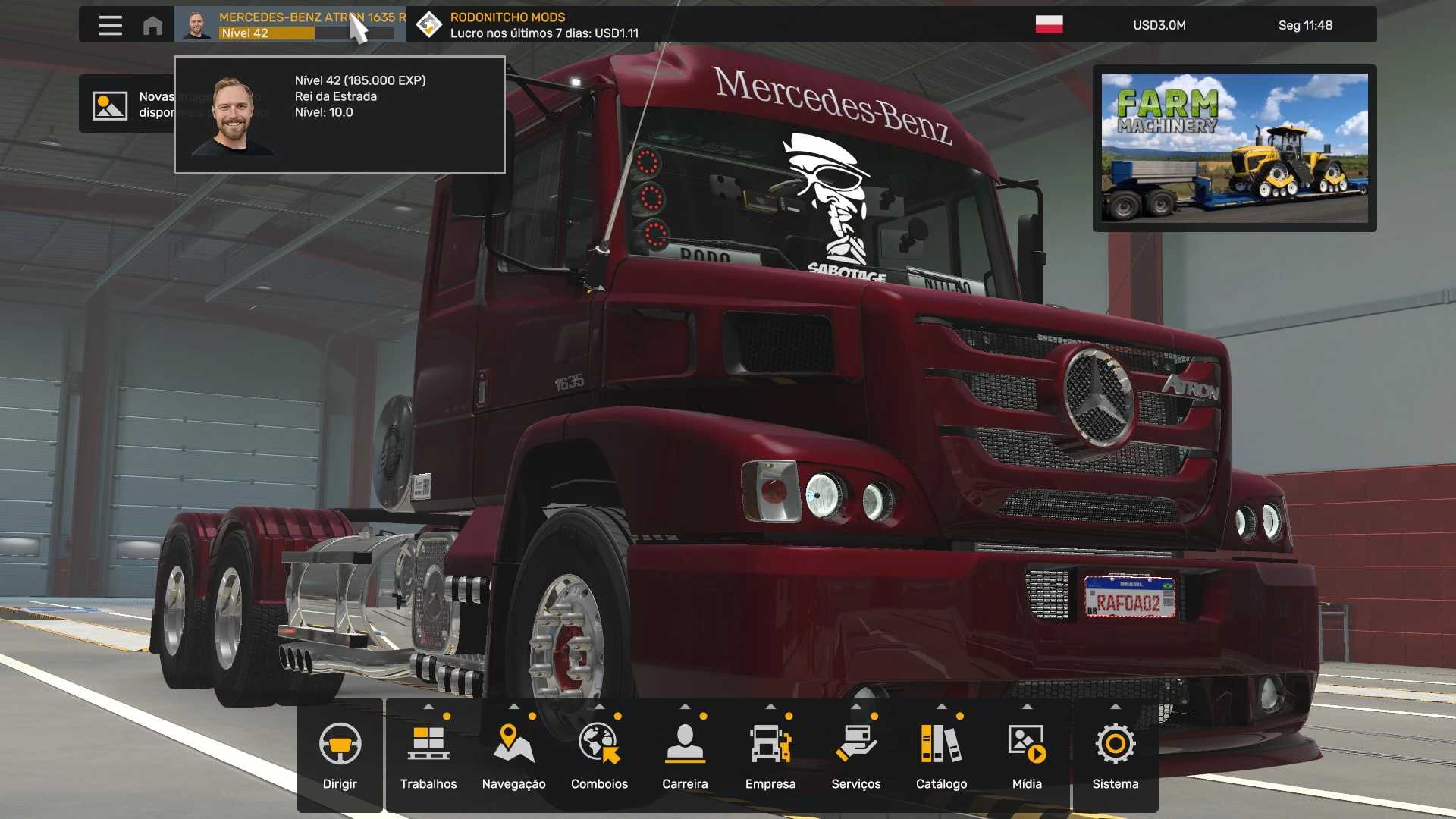Viewport: 1456px width, 819px height.
Task: Open the new images notification
Action: [127, 105]
